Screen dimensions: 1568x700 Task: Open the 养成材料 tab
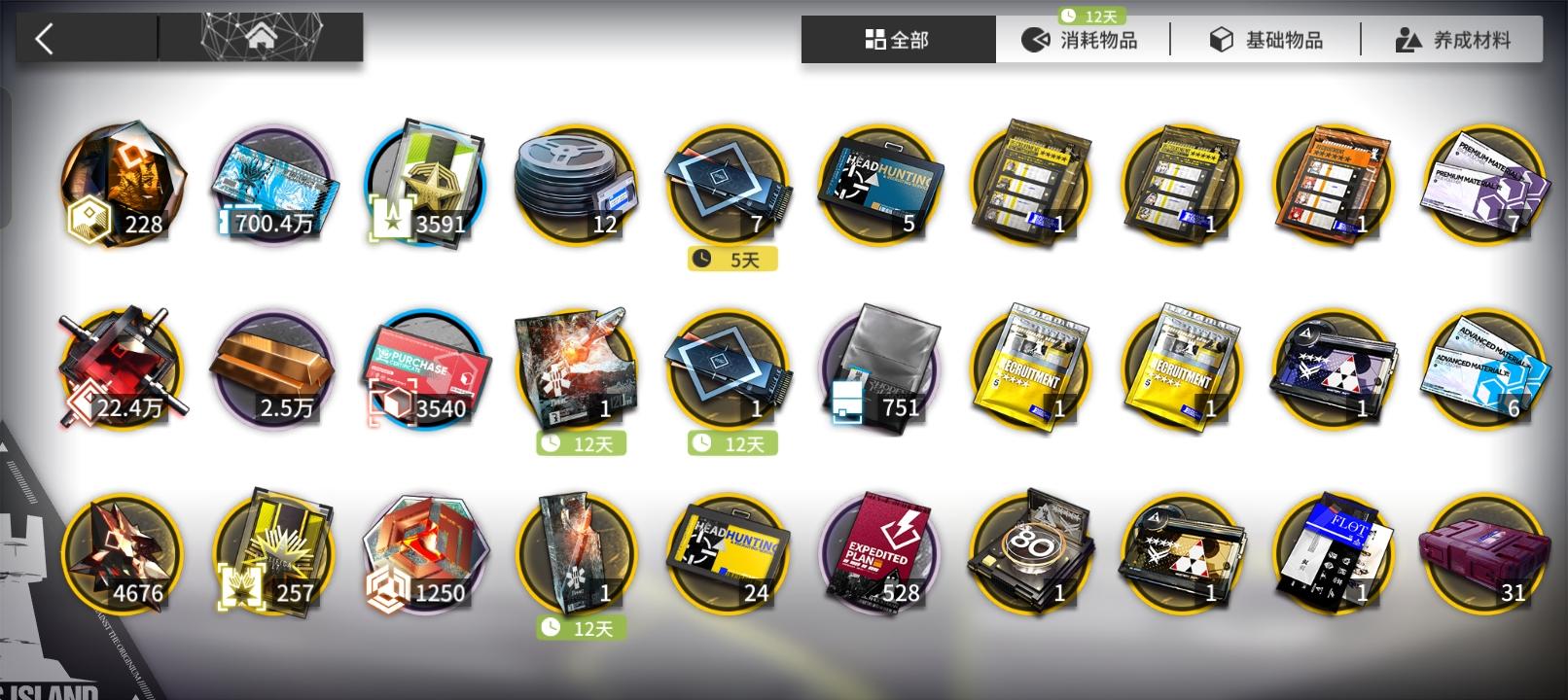(x=1449, y=40)
